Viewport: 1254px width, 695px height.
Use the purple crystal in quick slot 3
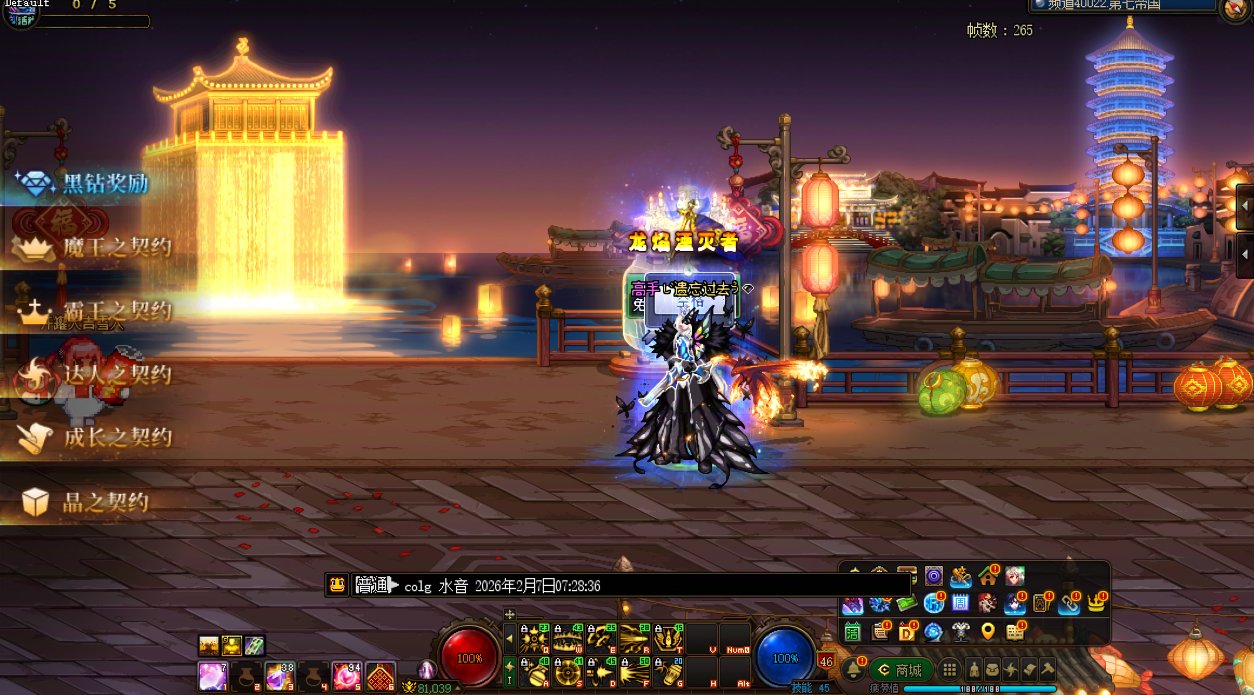coord(279,676)
